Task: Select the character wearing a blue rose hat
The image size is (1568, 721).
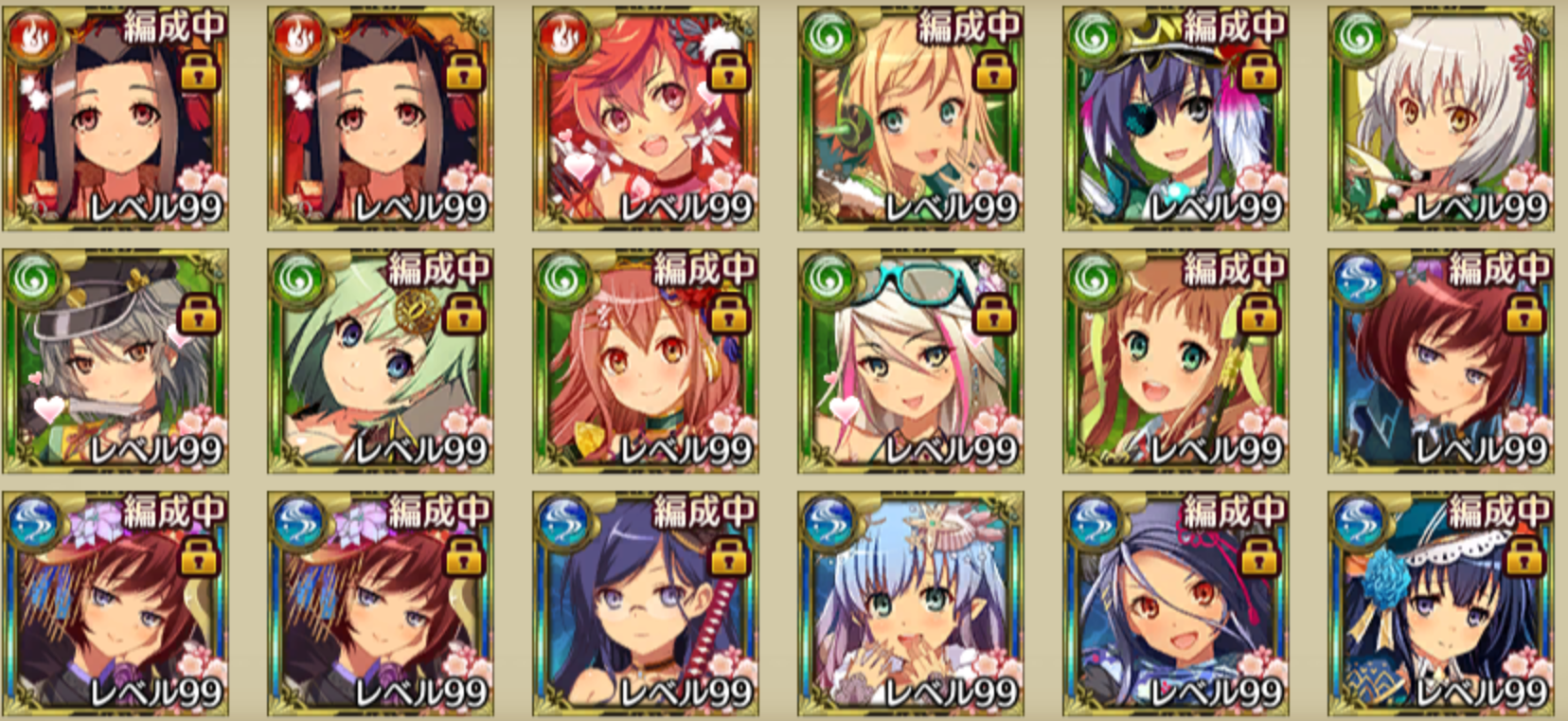Action: (1440, 603)
